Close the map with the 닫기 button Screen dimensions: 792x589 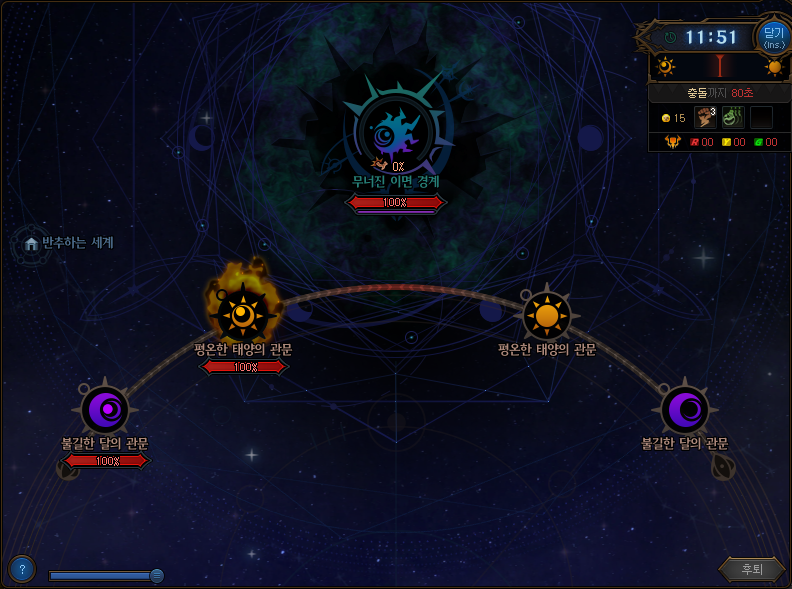tap(773, 38)
